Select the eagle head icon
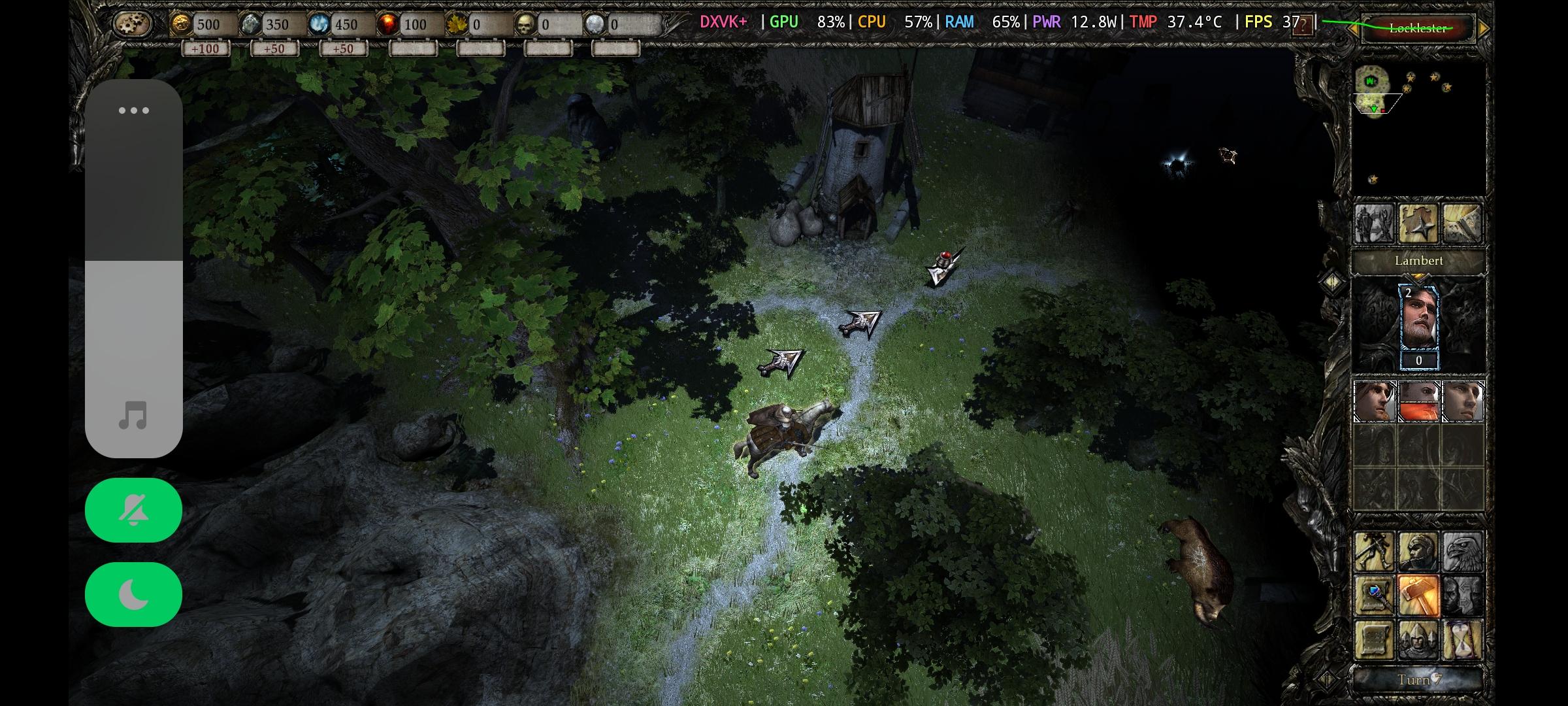The height and width of the screenshot is (706, 1568). pyautogui.click(x=1462, y=551)
